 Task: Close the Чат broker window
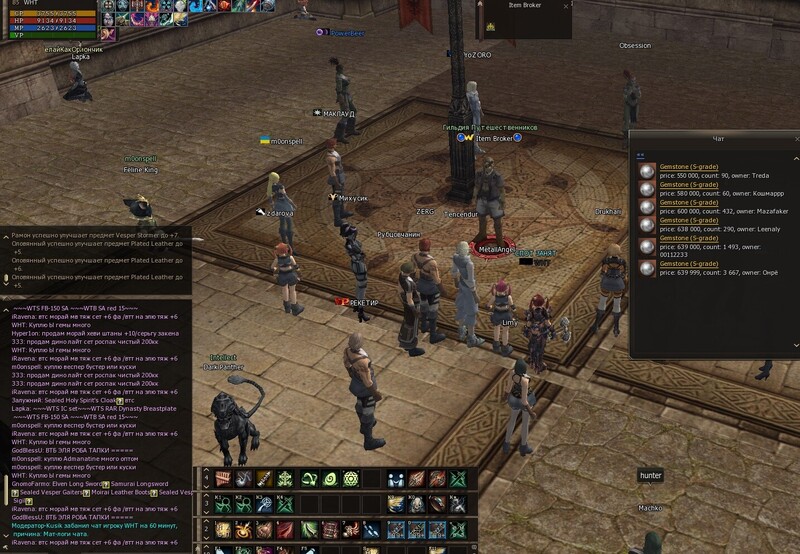click(x=796, y=138)
